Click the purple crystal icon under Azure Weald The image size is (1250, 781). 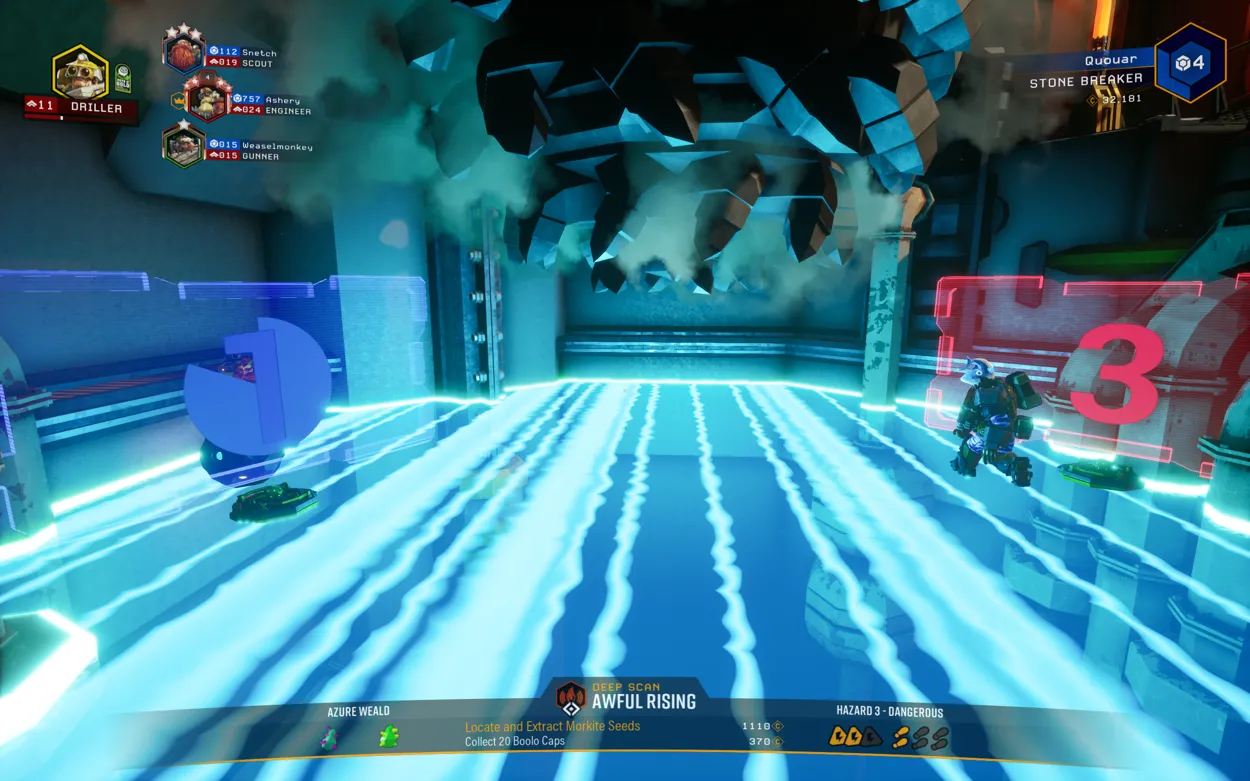pos(329,739)
